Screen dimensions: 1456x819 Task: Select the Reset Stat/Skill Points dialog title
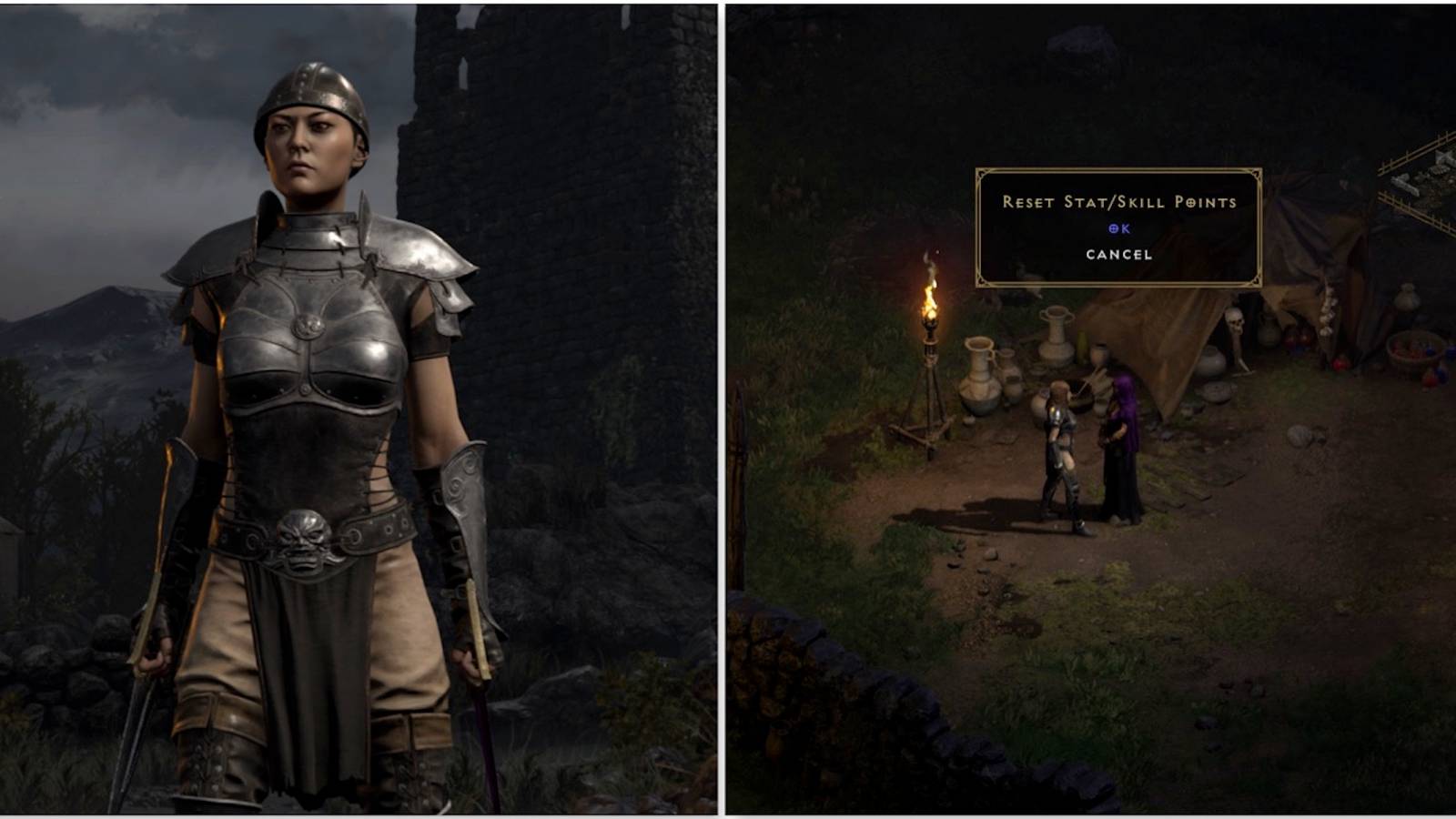pos(1120,200)
